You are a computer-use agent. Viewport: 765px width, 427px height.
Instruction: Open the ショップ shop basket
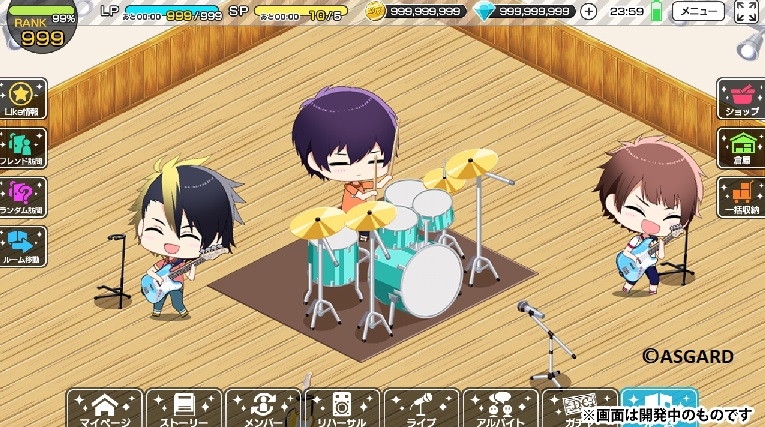pos(741,100)
